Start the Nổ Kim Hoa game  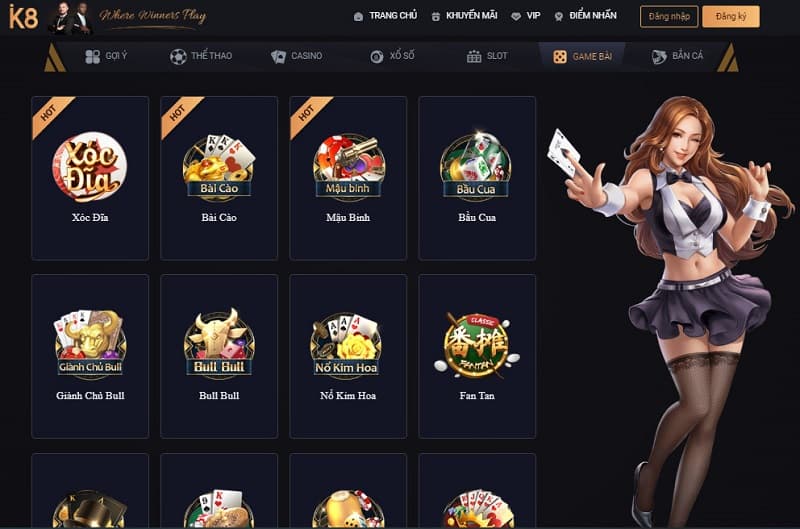(348, 355)
